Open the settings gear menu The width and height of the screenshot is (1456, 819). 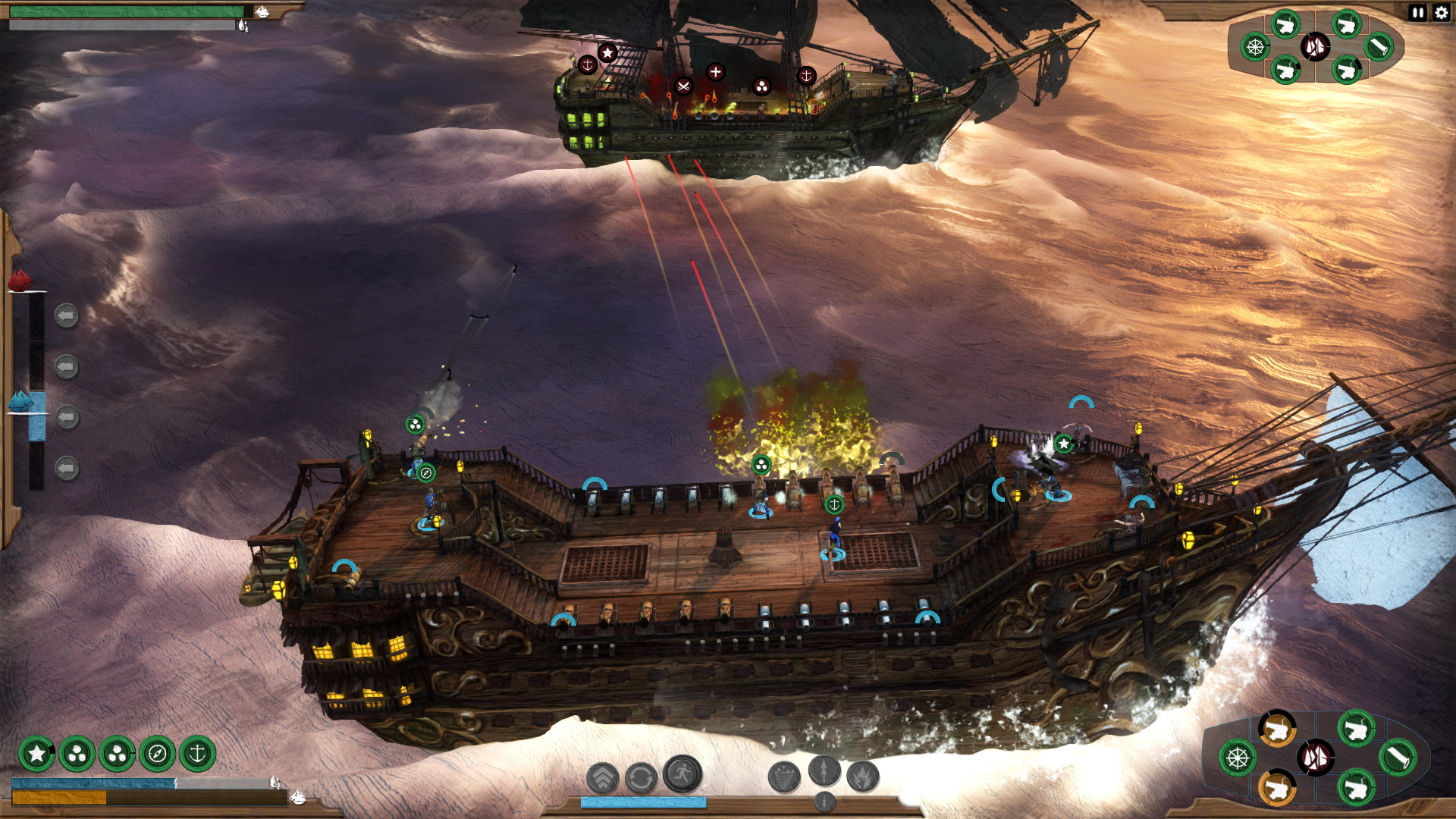tap(1441, 13)
